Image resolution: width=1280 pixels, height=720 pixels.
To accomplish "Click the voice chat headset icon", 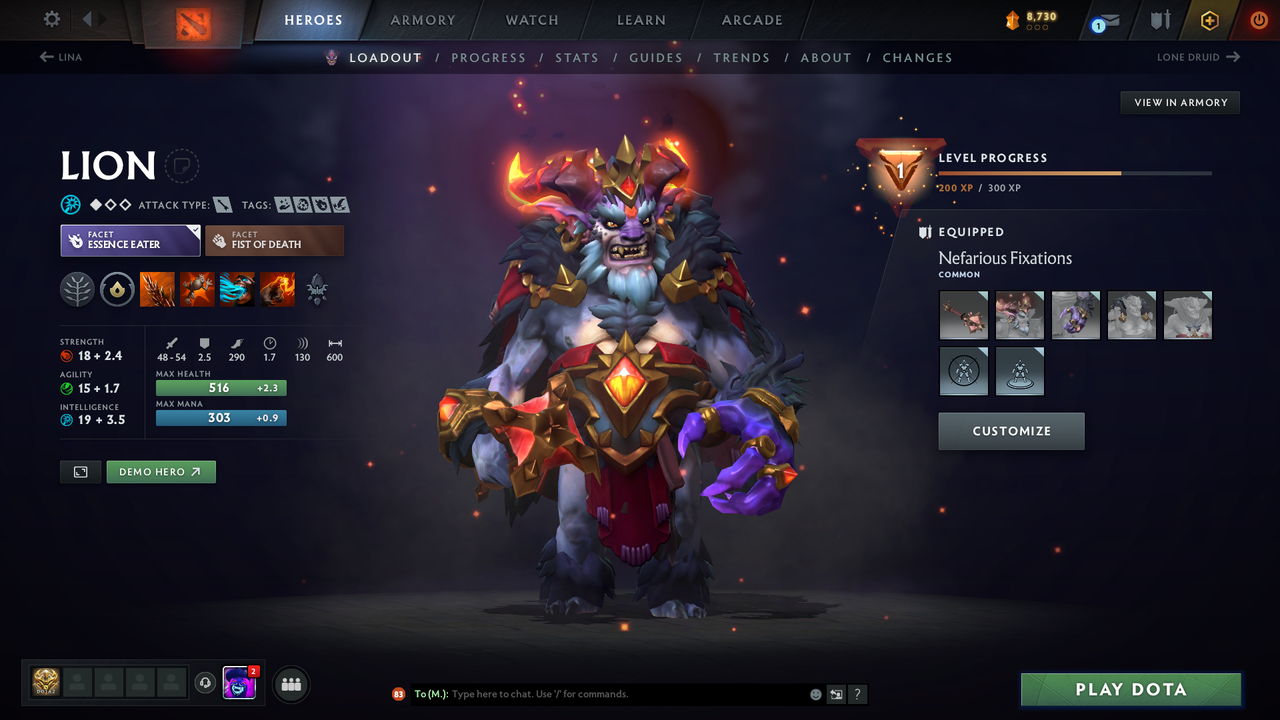I will point(206,683).
